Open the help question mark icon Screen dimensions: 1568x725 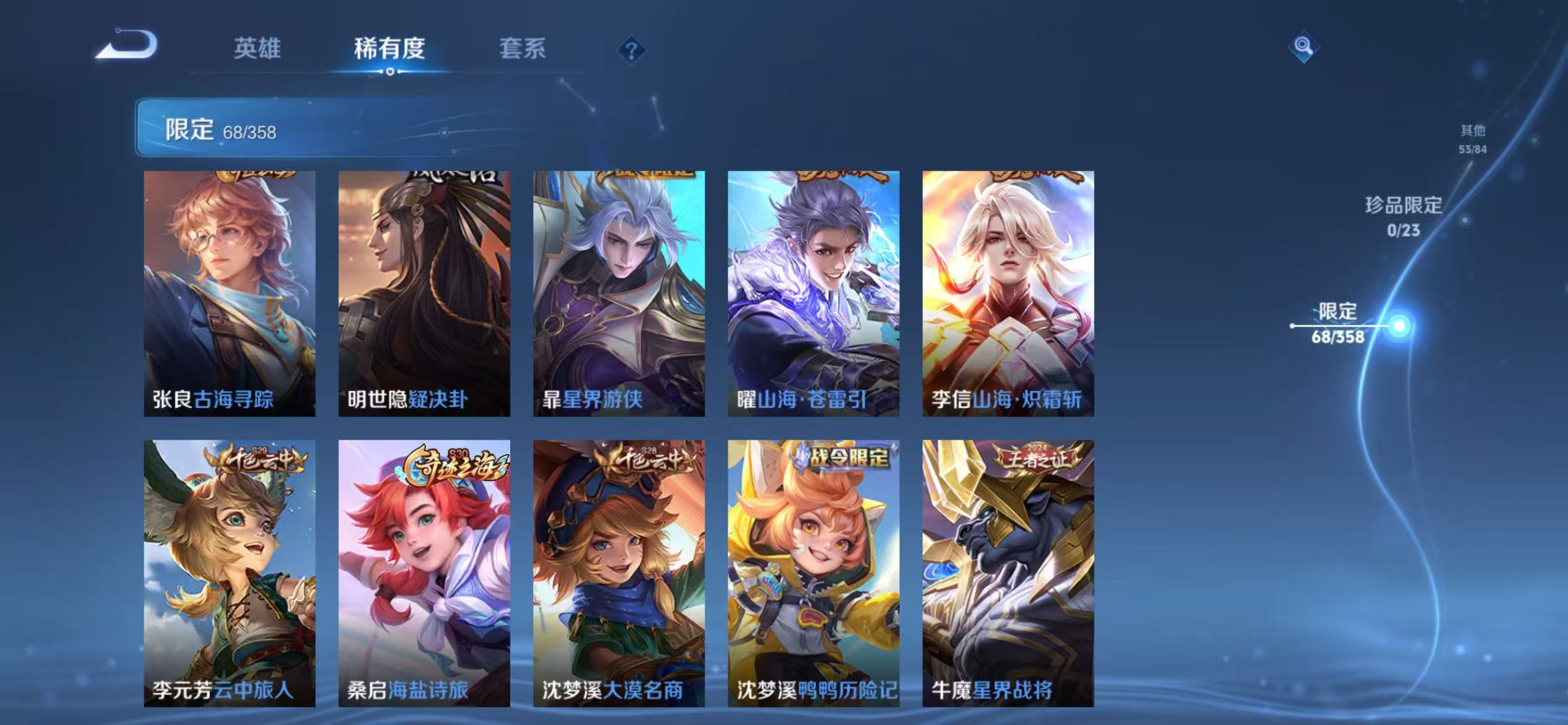coord(631,50)
